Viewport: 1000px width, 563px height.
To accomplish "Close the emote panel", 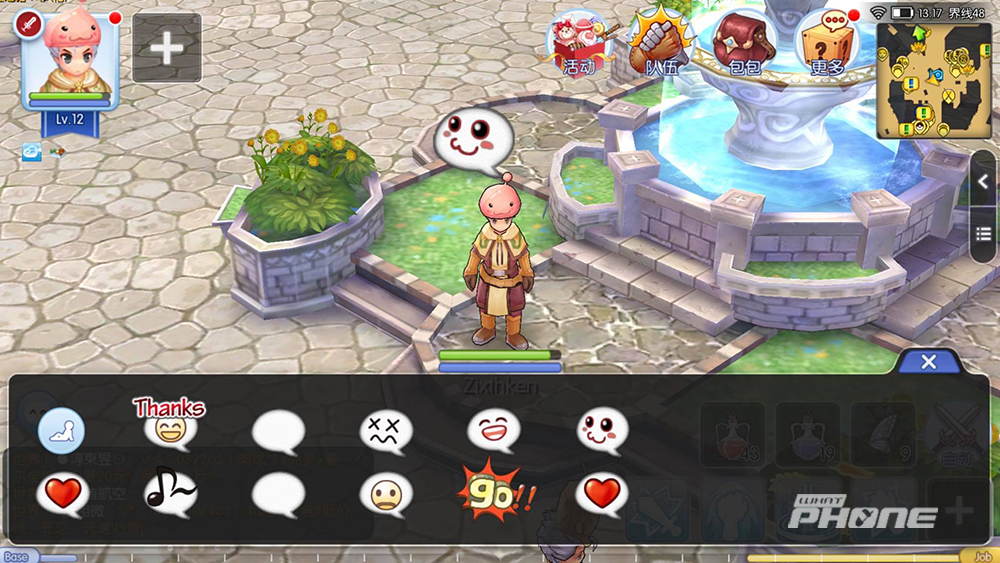I will (928, 362).
